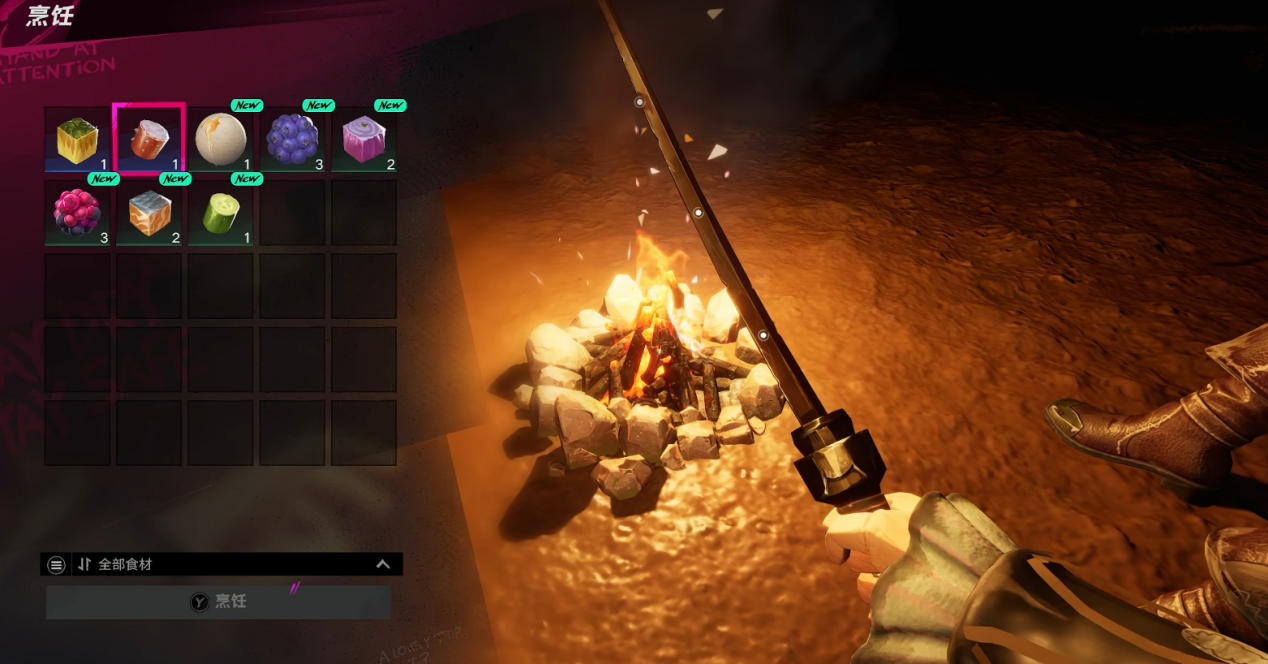Choose the cracked egg ingredient

(x=221, y=139)
